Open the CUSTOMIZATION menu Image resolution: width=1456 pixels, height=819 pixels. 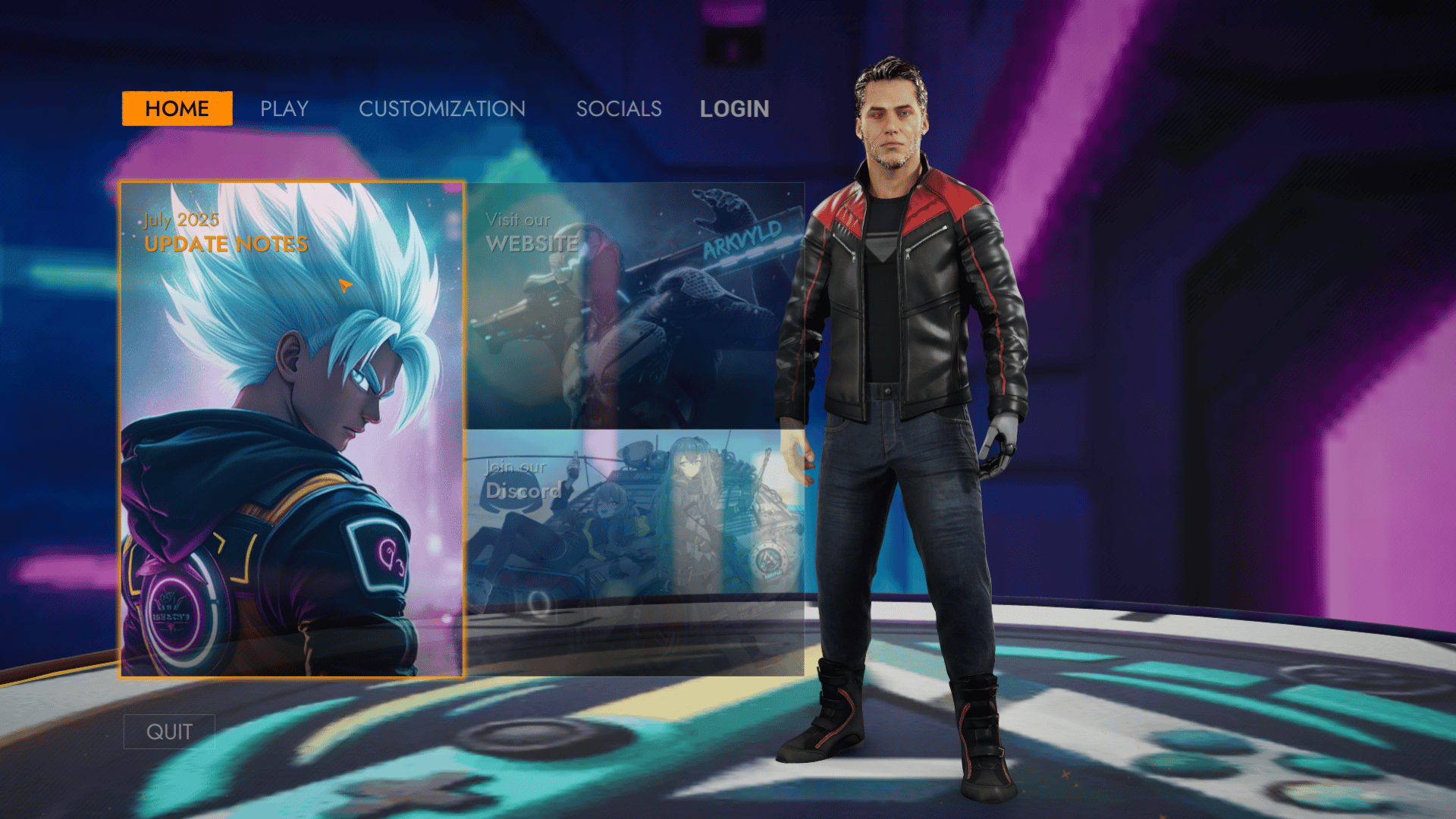(x=442, y=108)
